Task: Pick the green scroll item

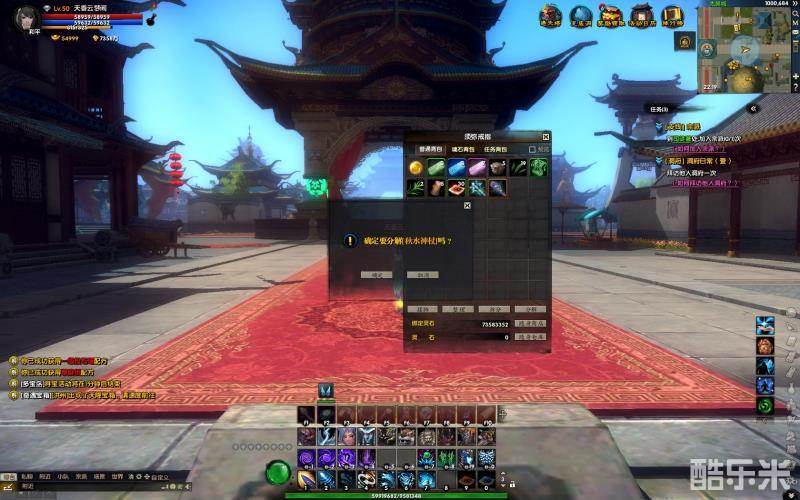Action: tap(437, 167)
